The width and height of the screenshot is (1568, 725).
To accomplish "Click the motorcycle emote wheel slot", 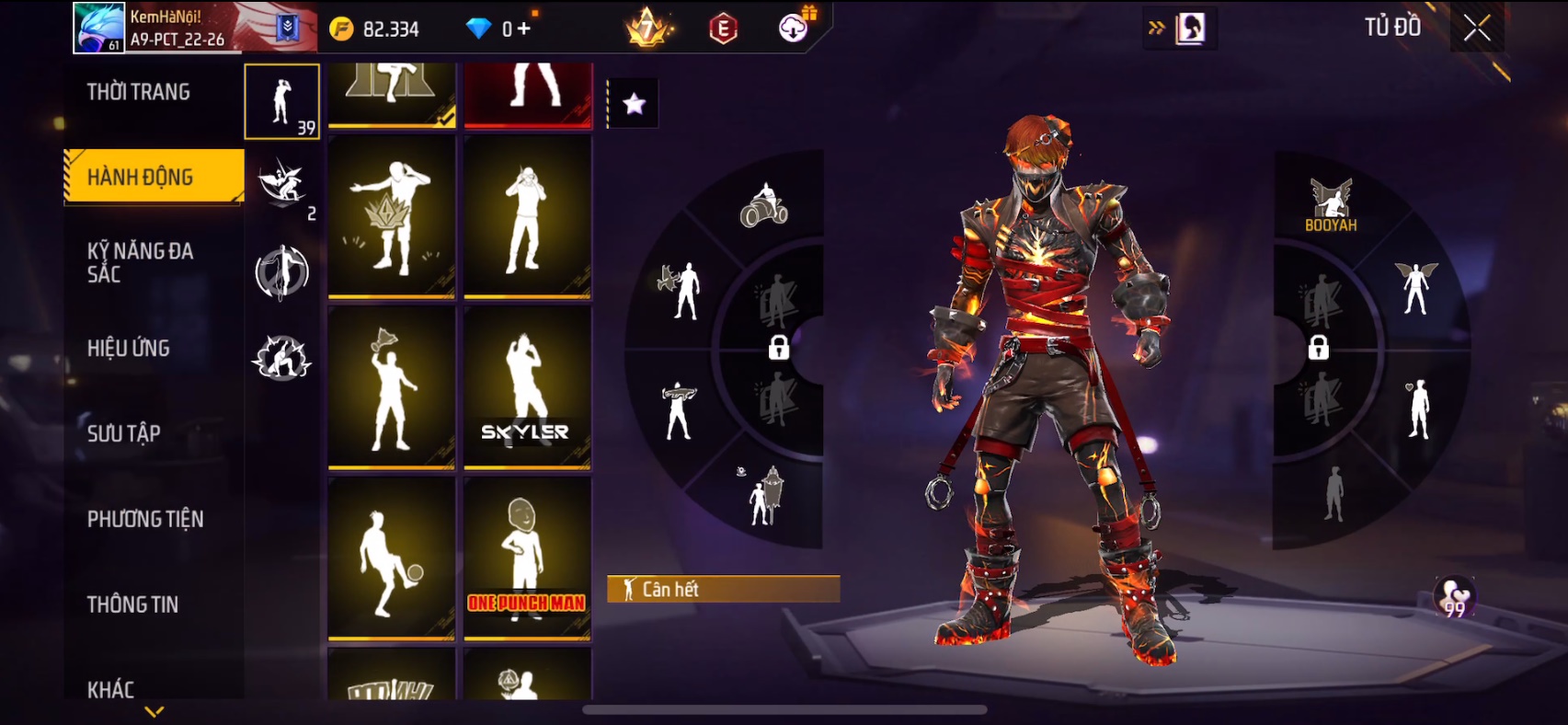I will (x=764, y=205).
